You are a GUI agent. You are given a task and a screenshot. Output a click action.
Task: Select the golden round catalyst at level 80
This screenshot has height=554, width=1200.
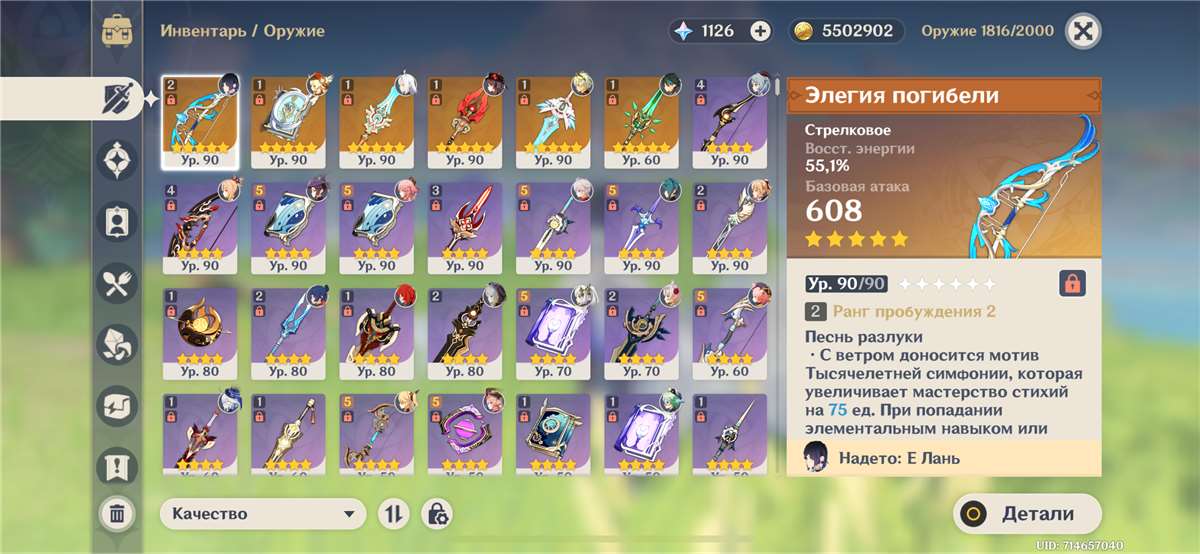point(199,331)
